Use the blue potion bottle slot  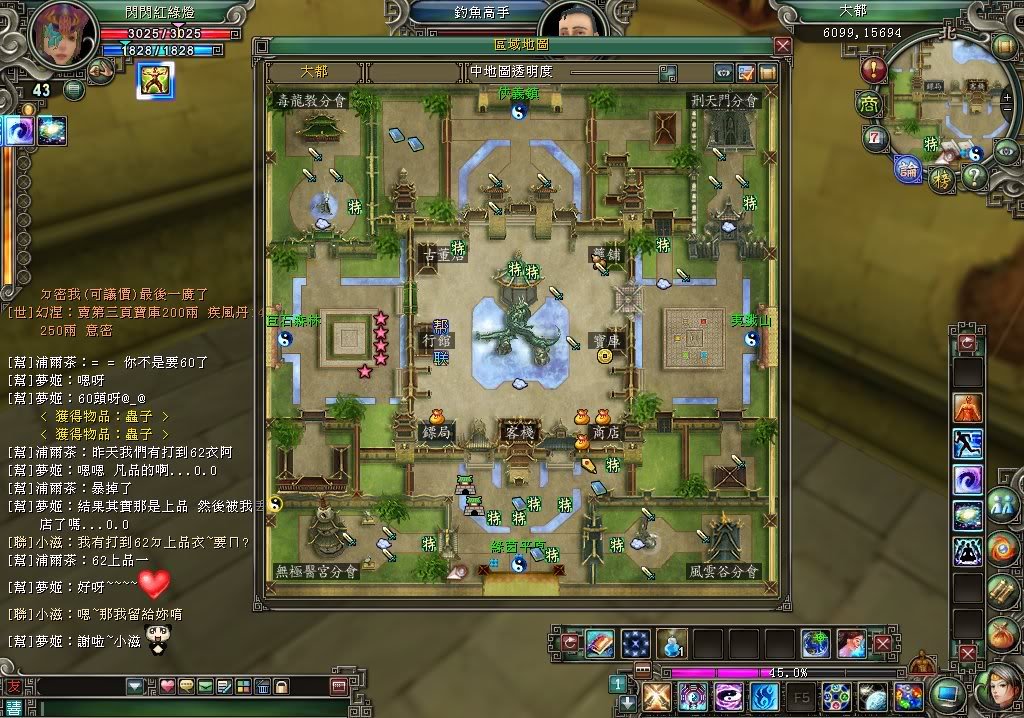point(670,643)
